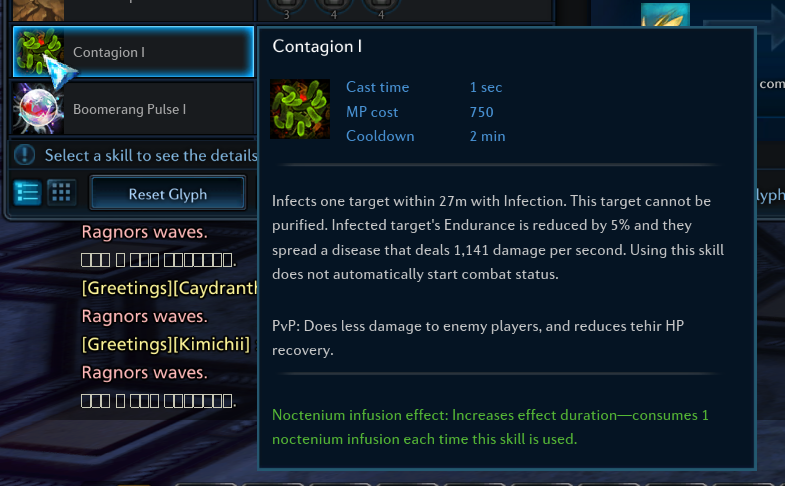Screen dimensions: 785x486
Task: Click the Boomerang Pulse skill icon
Action: [x=39, y=108]
